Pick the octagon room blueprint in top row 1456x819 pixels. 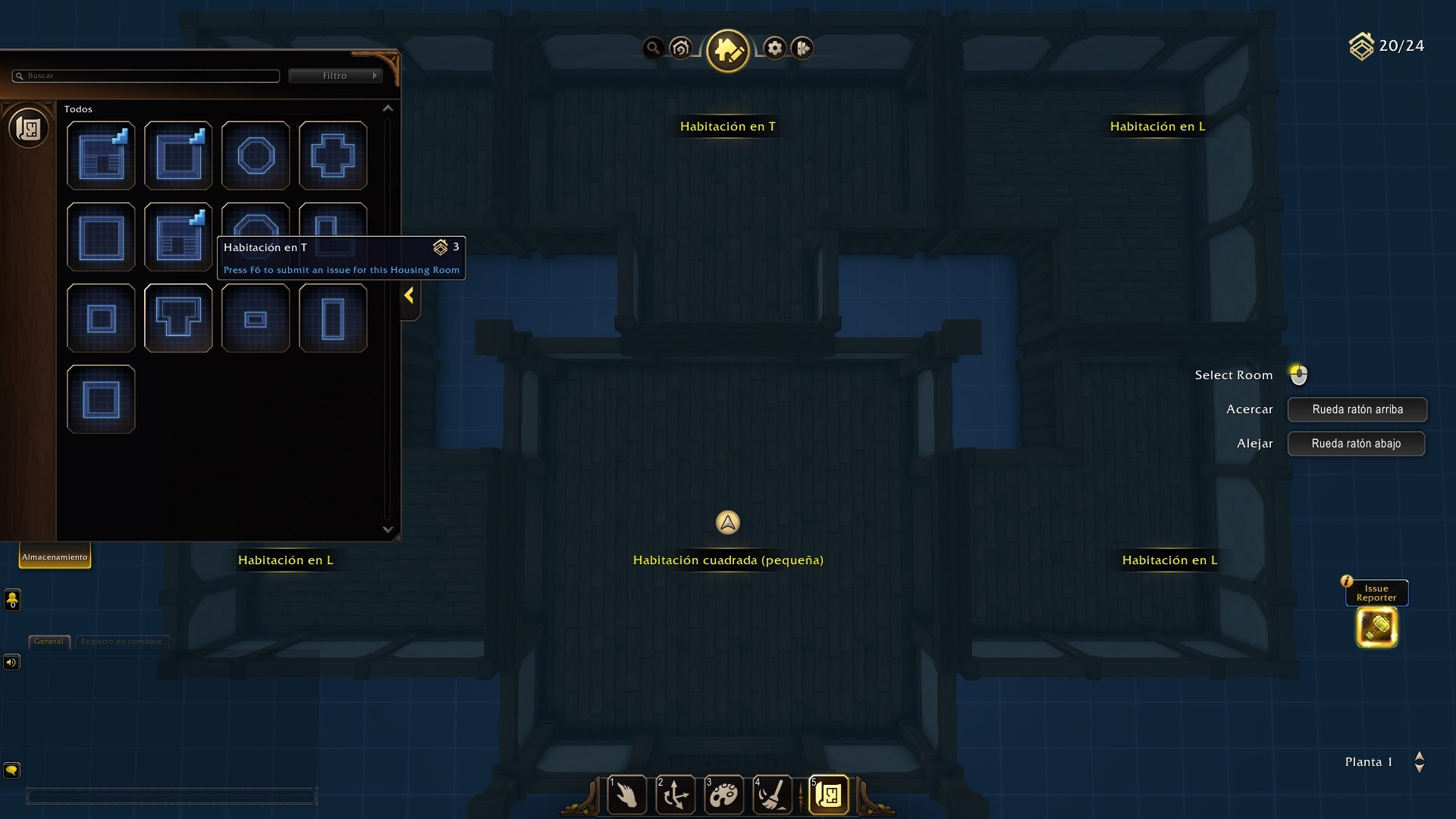tap(256, 155)
